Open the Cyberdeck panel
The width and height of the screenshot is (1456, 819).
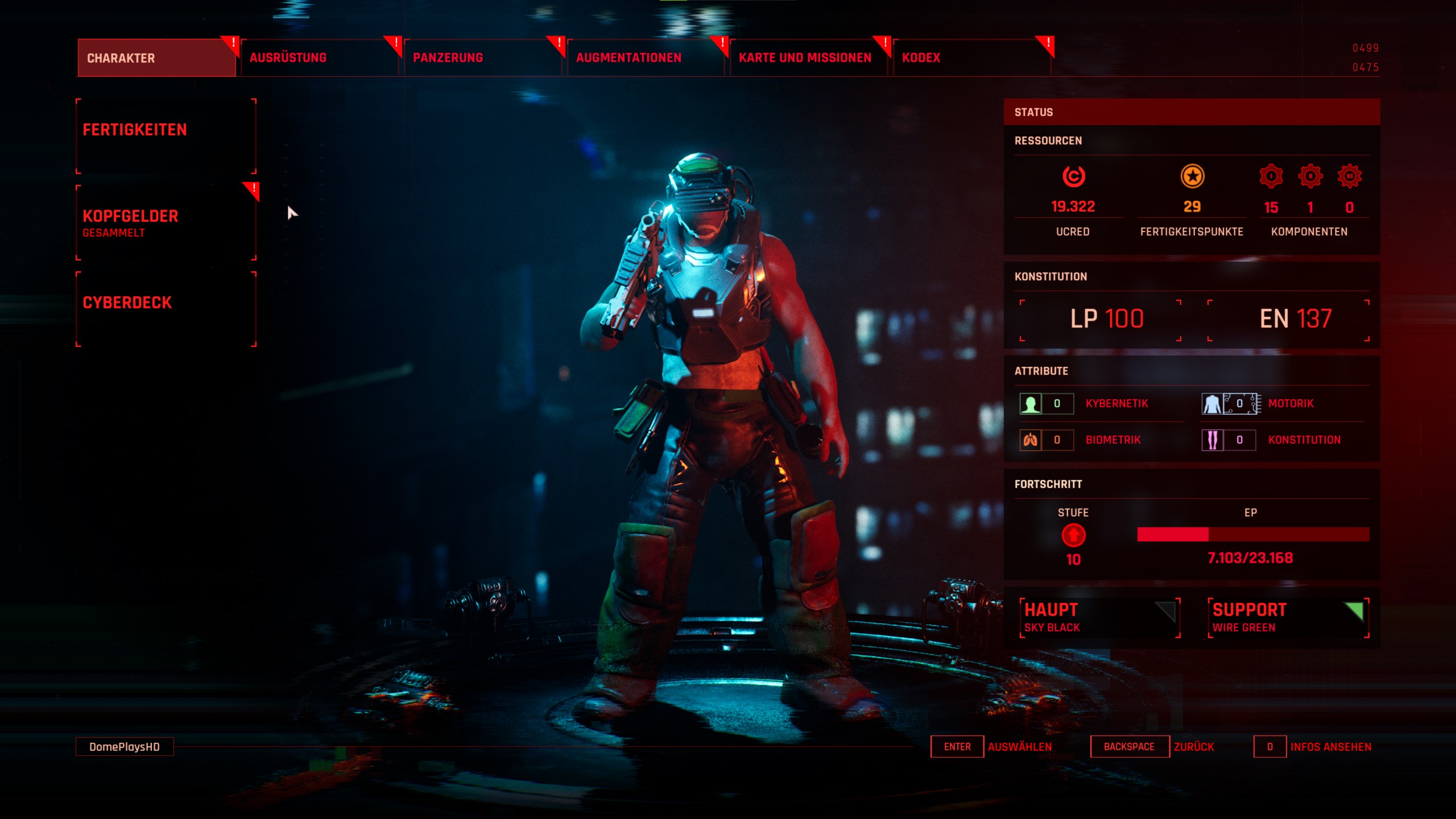166,309
